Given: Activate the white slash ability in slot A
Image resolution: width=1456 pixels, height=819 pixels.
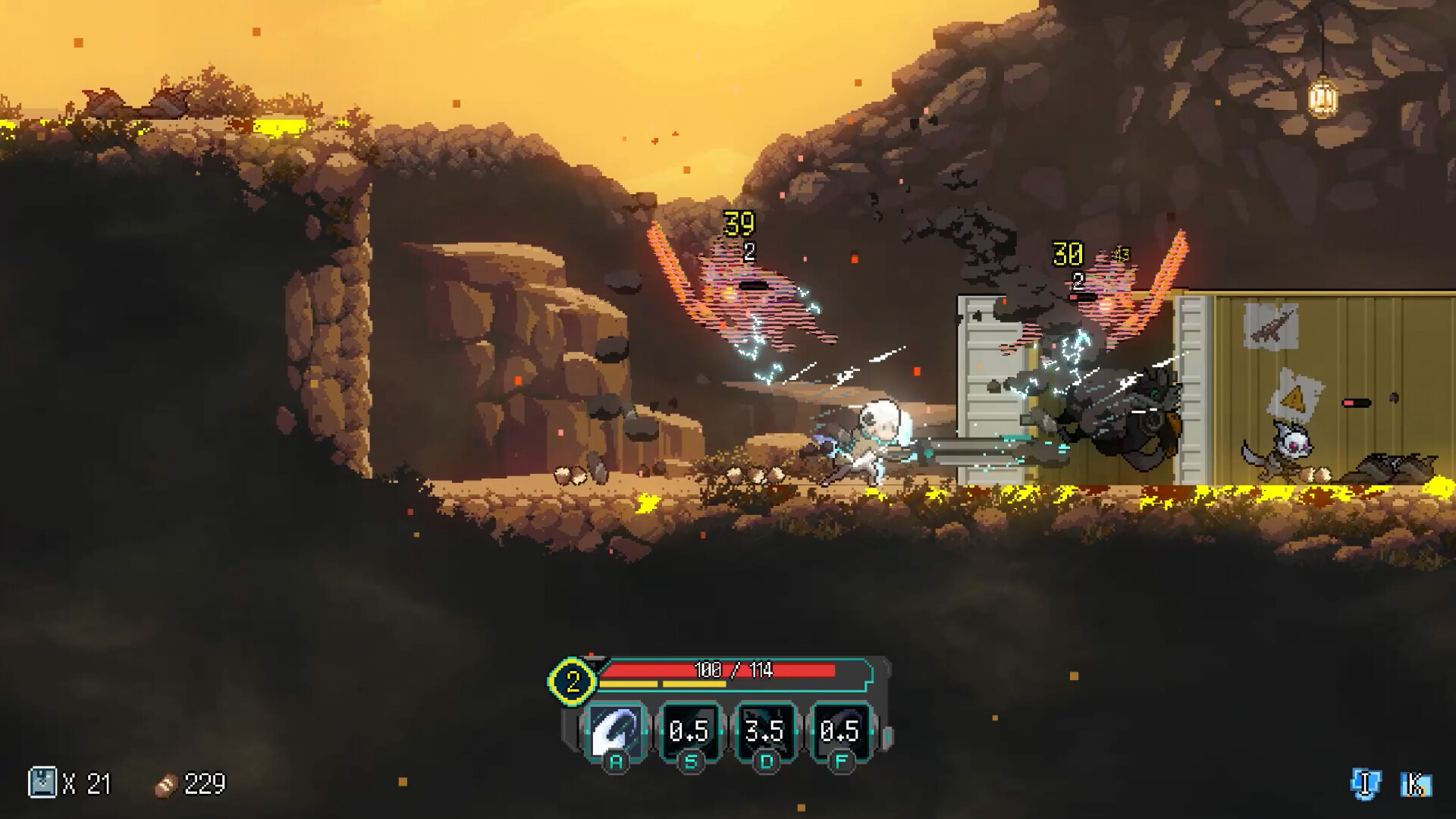Looking at the screenshot, I should coord(615,731).
